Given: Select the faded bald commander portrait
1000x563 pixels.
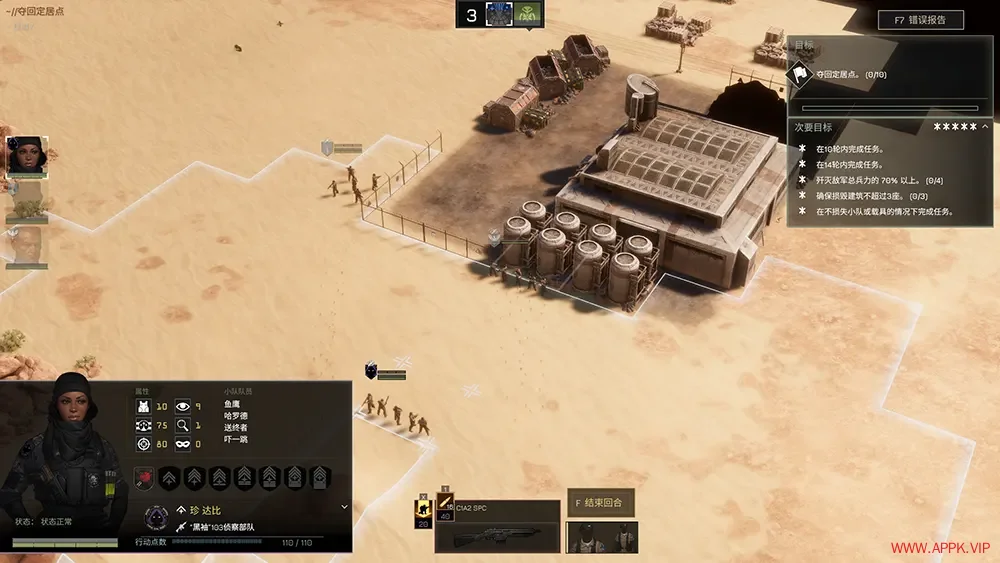Looking at the screenshot, I should 27,246.
